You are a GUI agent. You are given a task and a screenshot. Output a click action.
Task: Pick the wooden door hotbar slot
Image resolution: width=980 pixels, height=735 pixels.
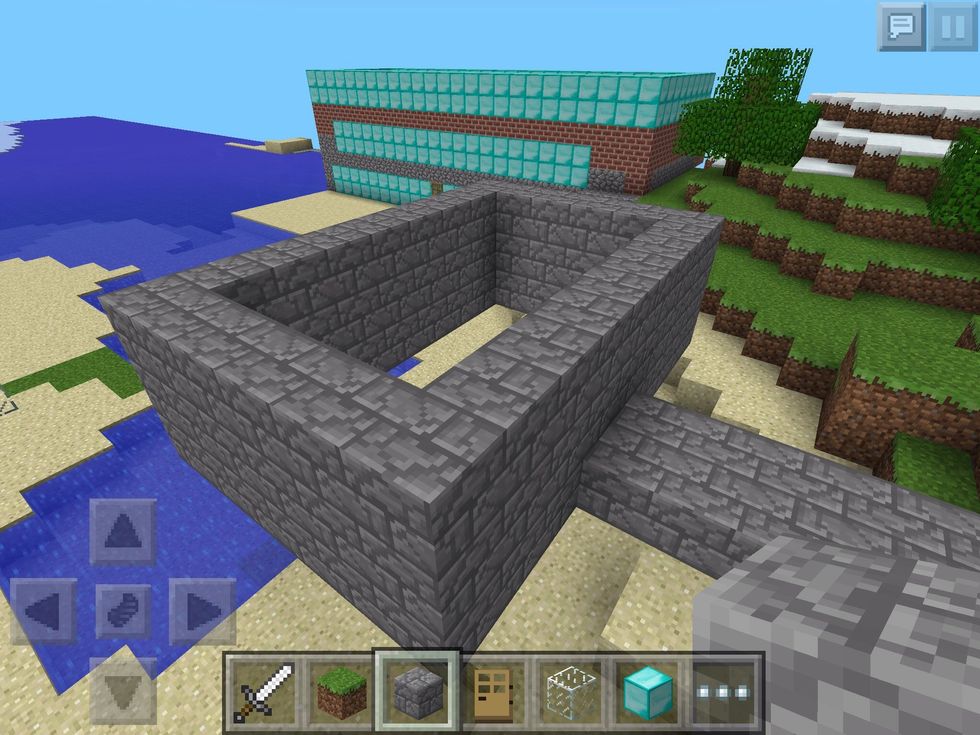click(x=494, y=691)
